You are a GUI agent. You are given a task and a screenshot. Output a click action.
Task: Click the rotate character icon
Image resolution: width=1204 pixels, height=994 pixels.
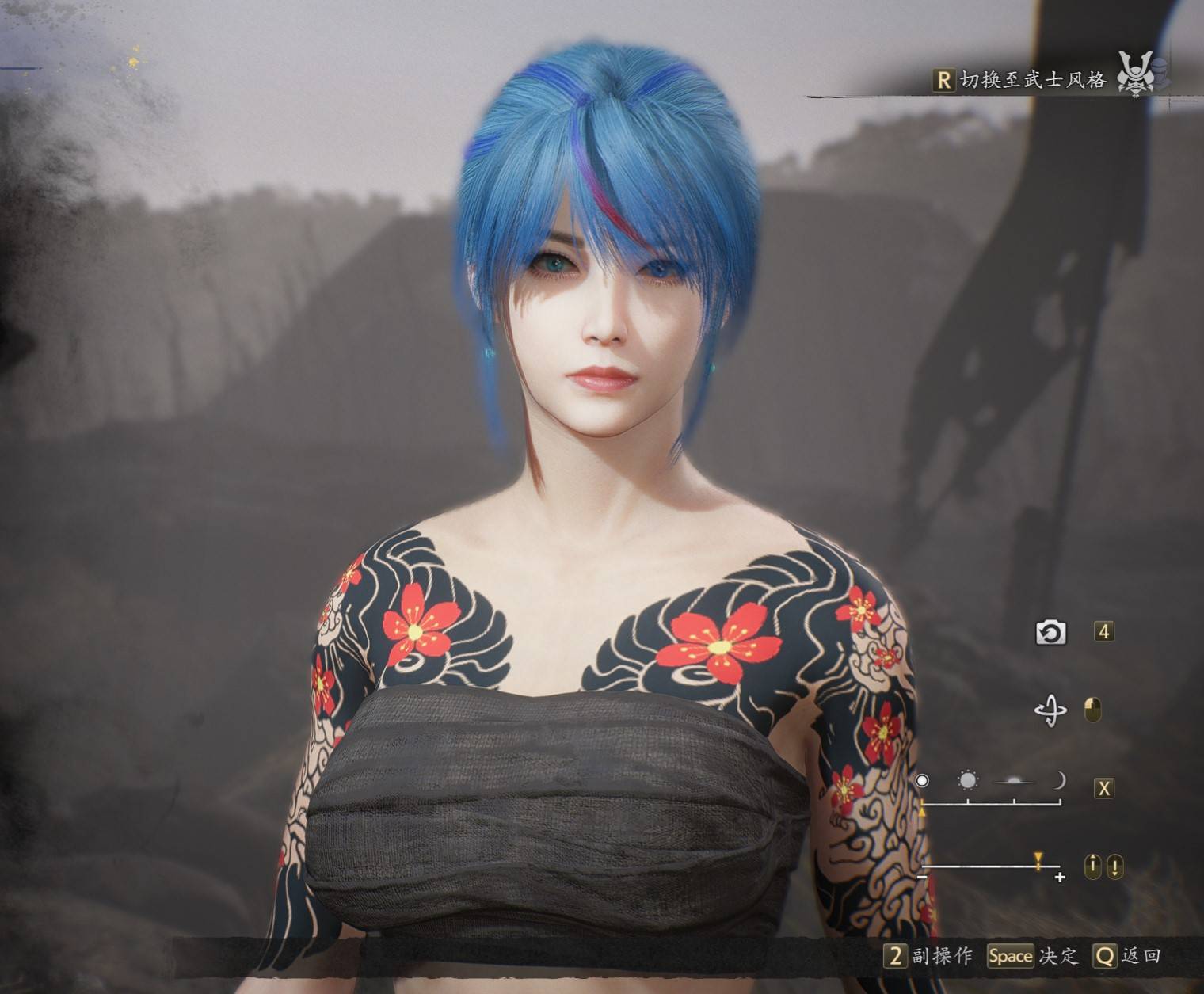tap(1050, 710)
